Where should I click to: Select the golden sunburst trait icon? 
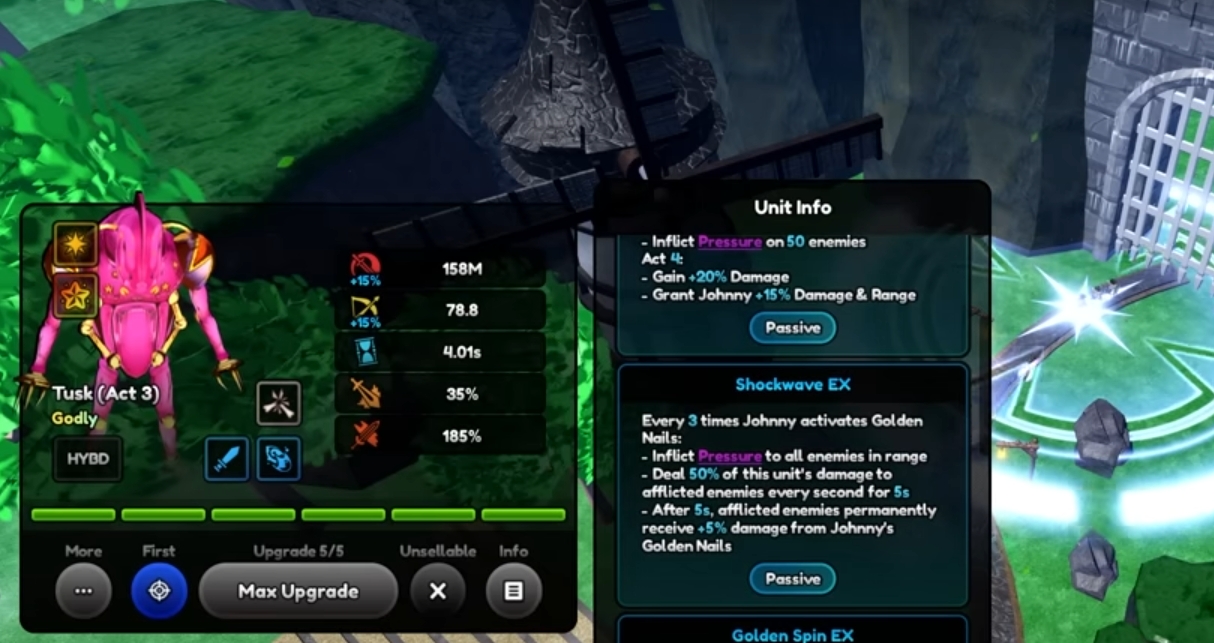coord(76,244)
